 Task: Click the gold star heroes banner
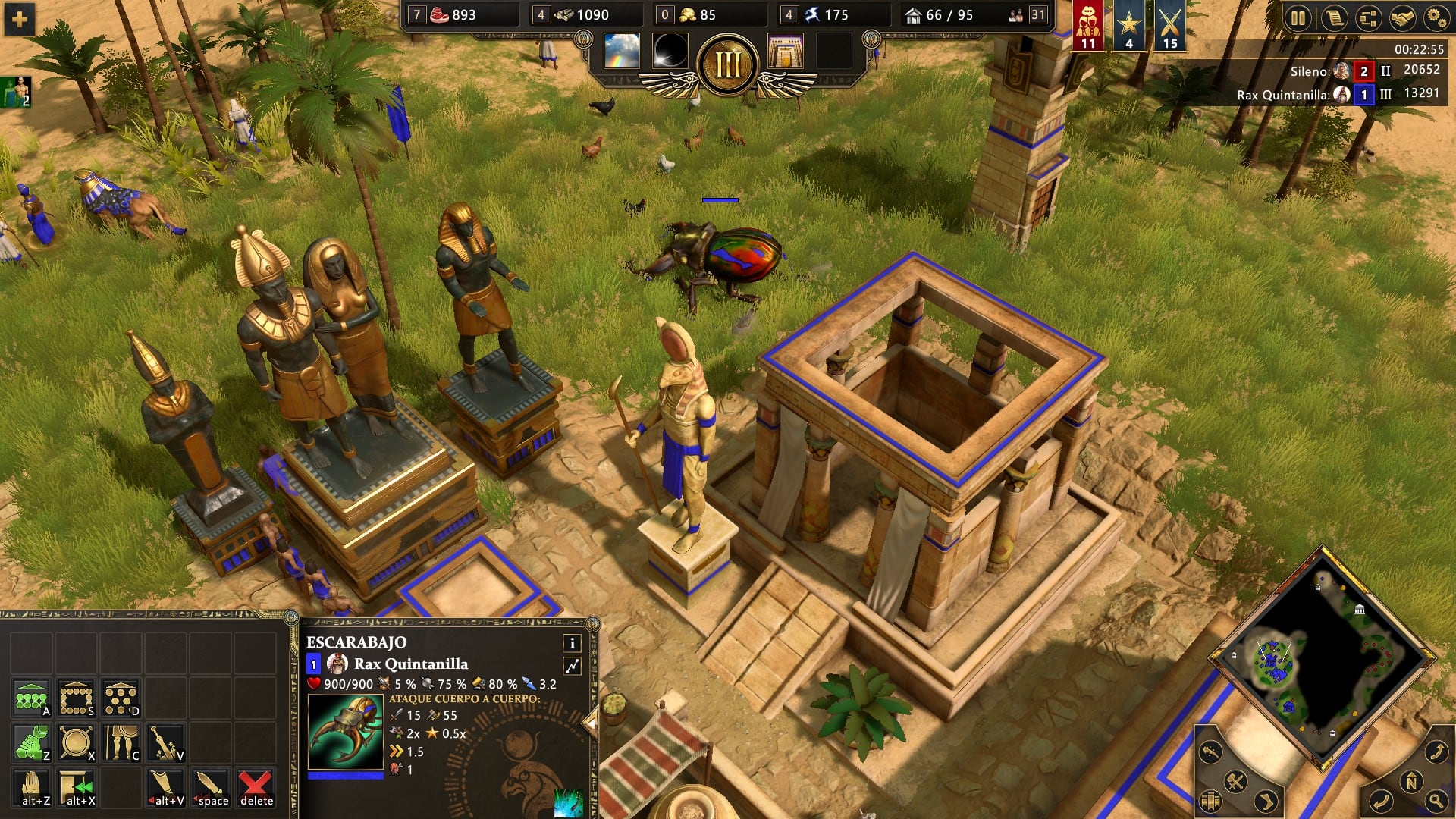coord(1129,26)
